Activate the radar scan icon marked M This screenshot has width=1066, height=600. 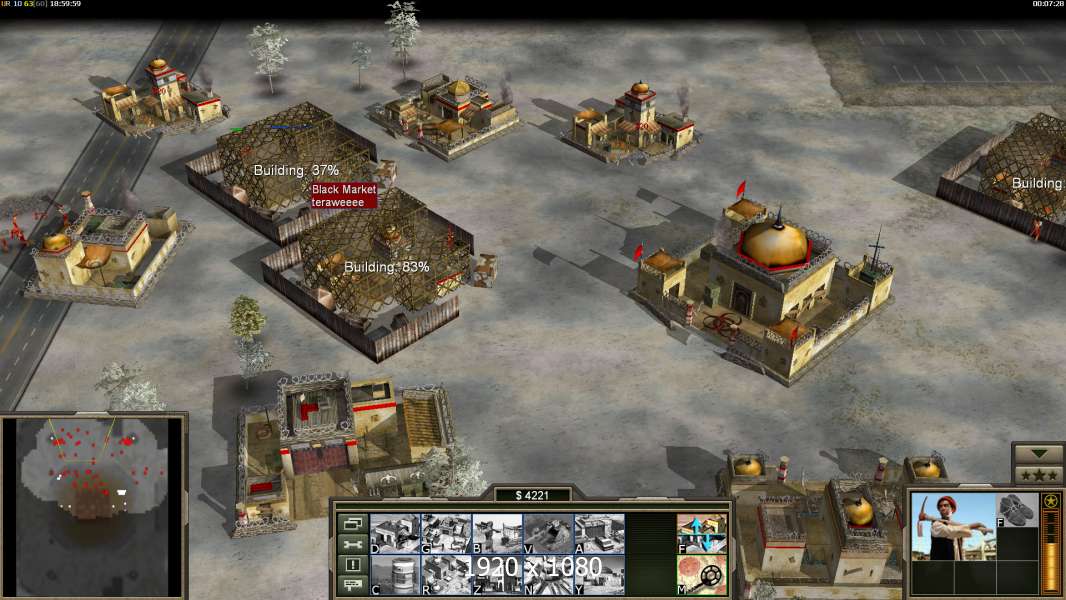coord(702,574)
